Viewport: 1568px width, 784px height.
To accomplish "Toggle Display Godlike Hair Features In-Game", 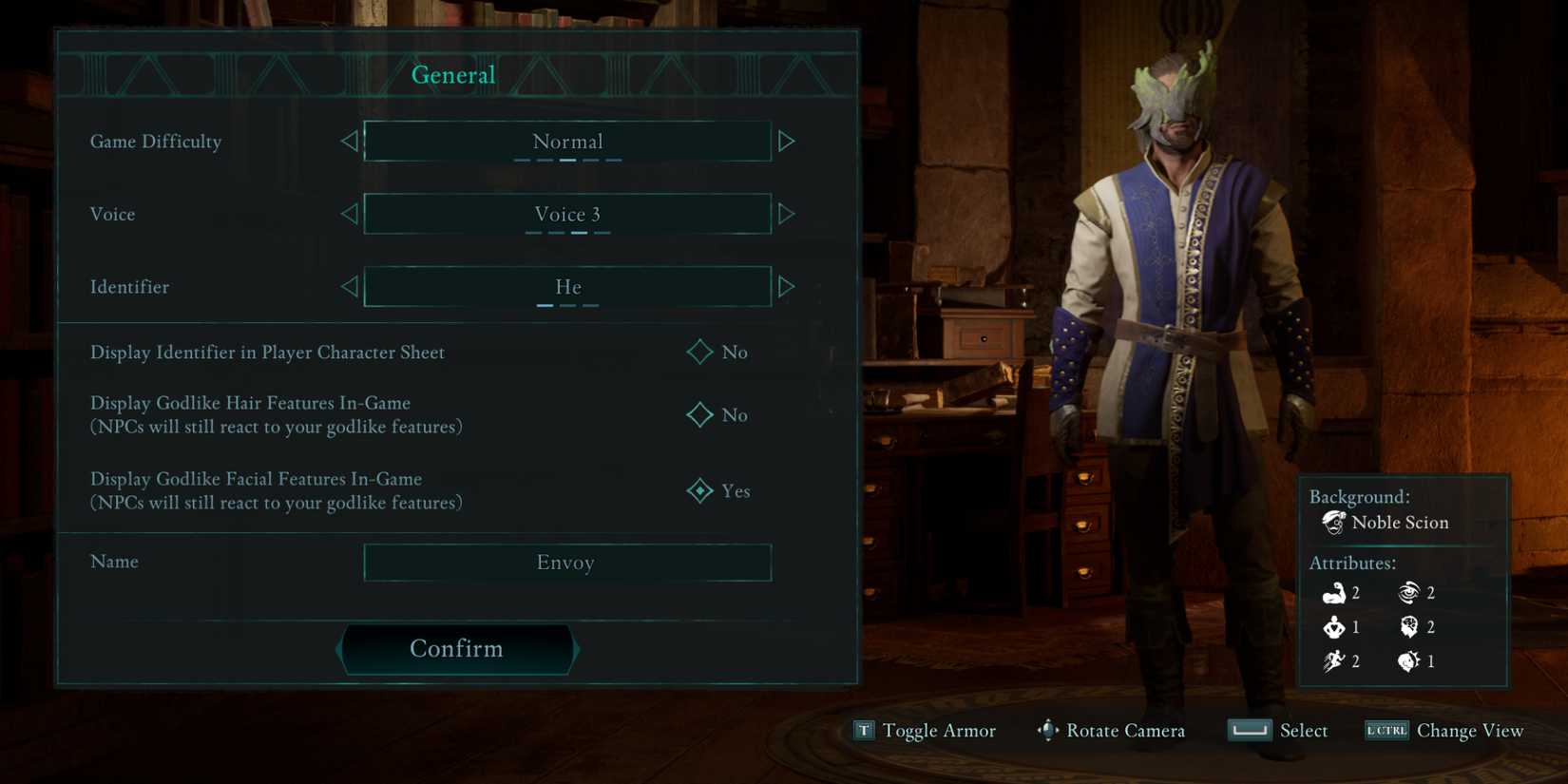I will [700, 415].
